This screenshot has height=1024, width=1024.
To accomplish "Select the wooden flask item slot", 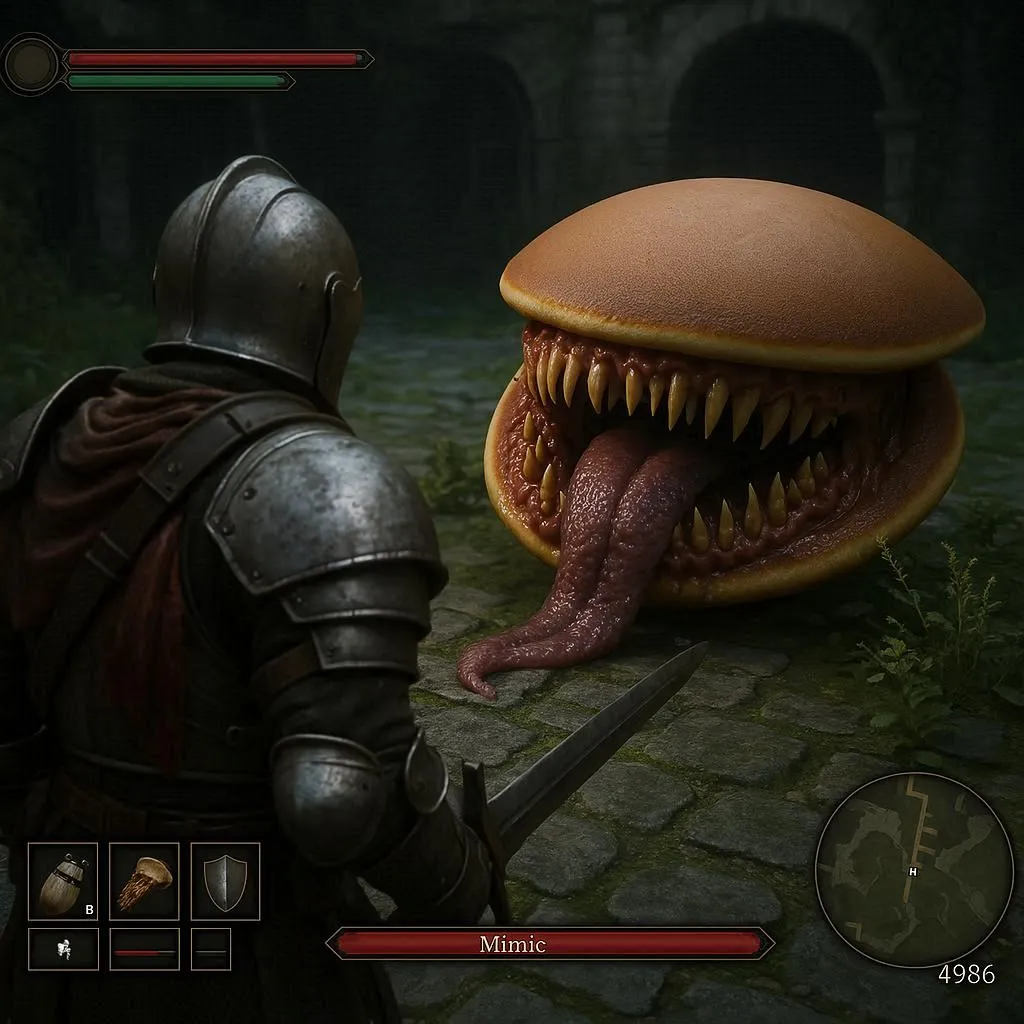I will coord(63,880).
